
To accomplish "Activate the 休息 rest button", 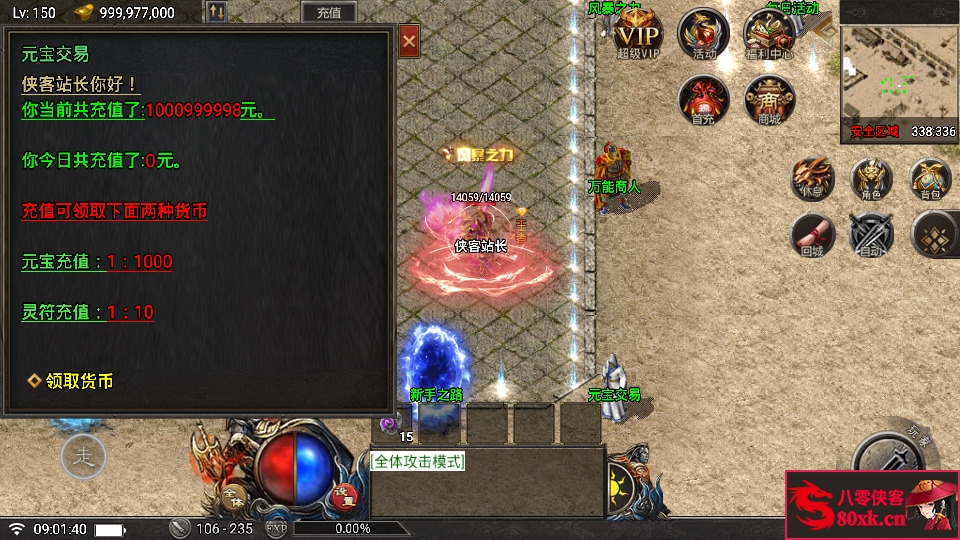I will (x=813, y=178).
